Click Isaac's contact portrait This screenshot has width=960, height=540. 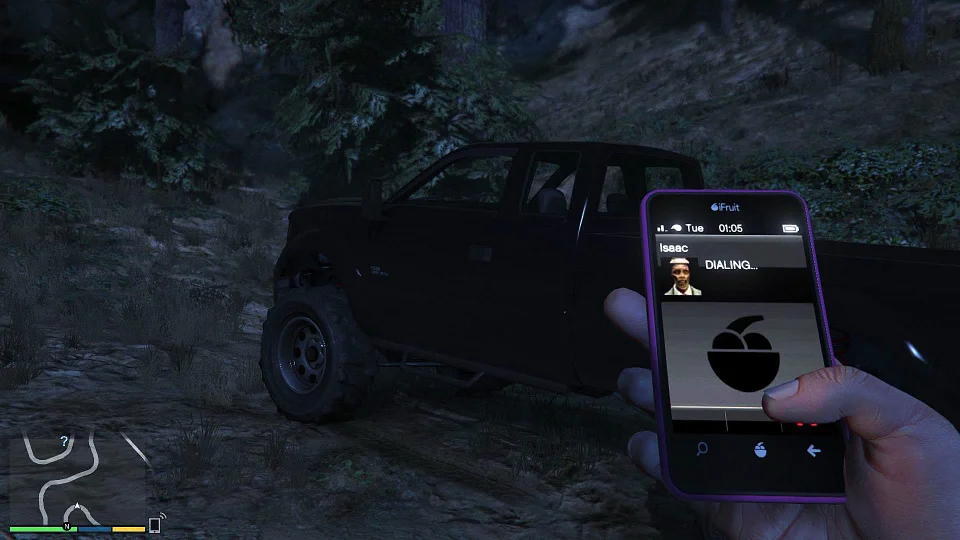point(683,276)
